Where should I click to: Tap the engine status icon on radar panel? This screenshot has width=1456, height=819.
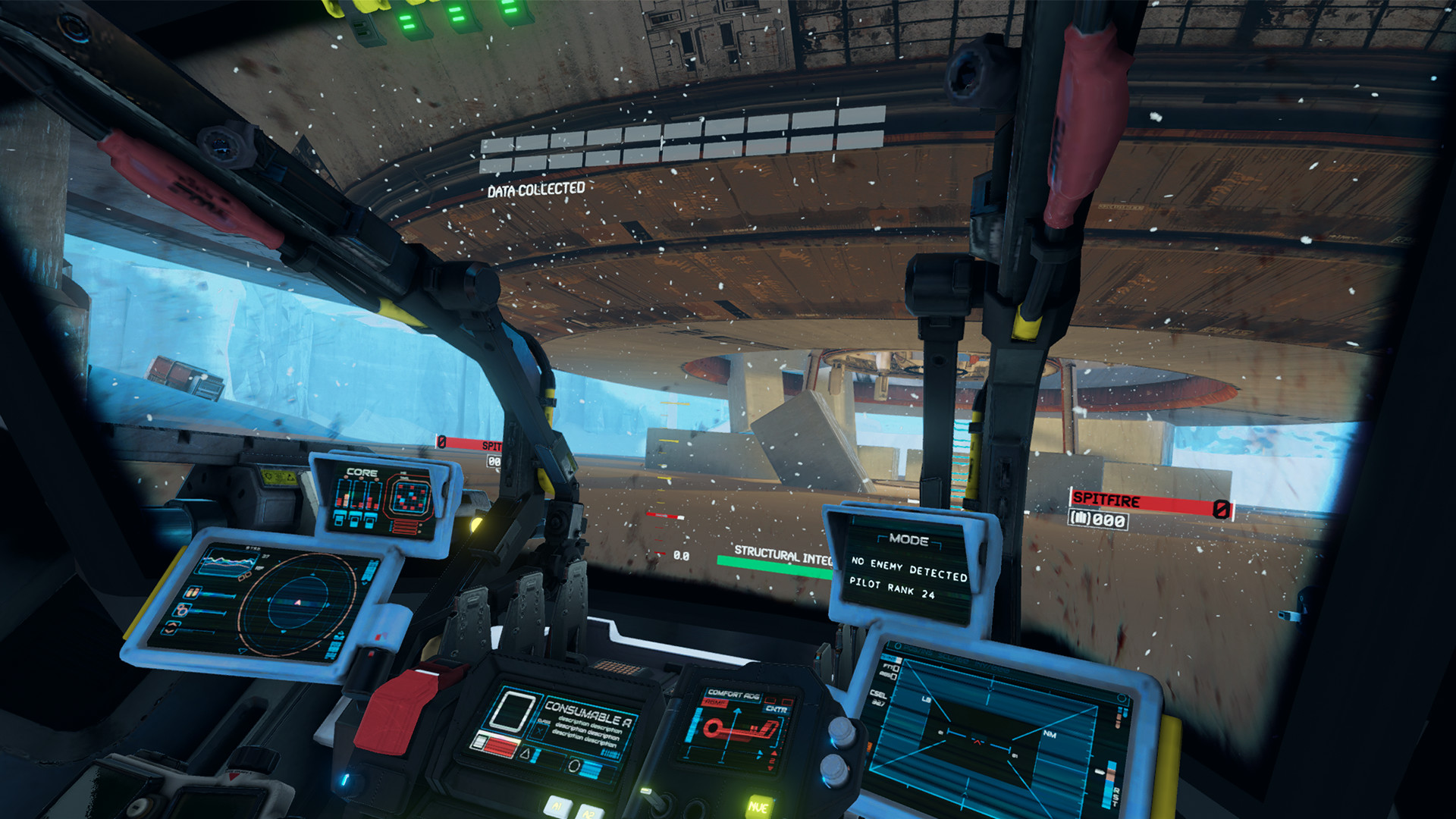pyautogui.click(x=193, y=592)
